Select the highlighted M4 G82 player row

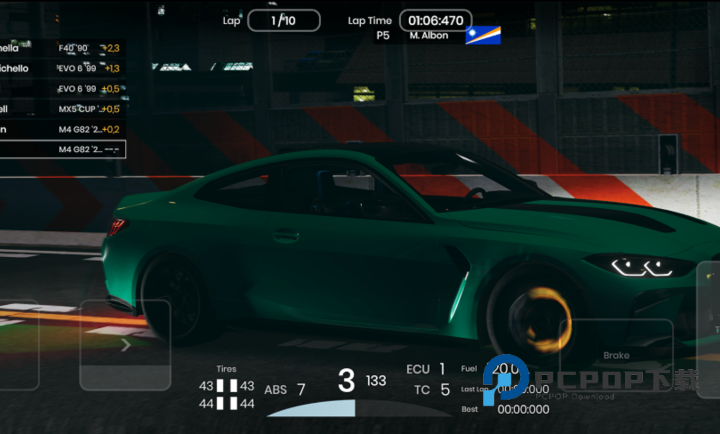click(62, 149)
